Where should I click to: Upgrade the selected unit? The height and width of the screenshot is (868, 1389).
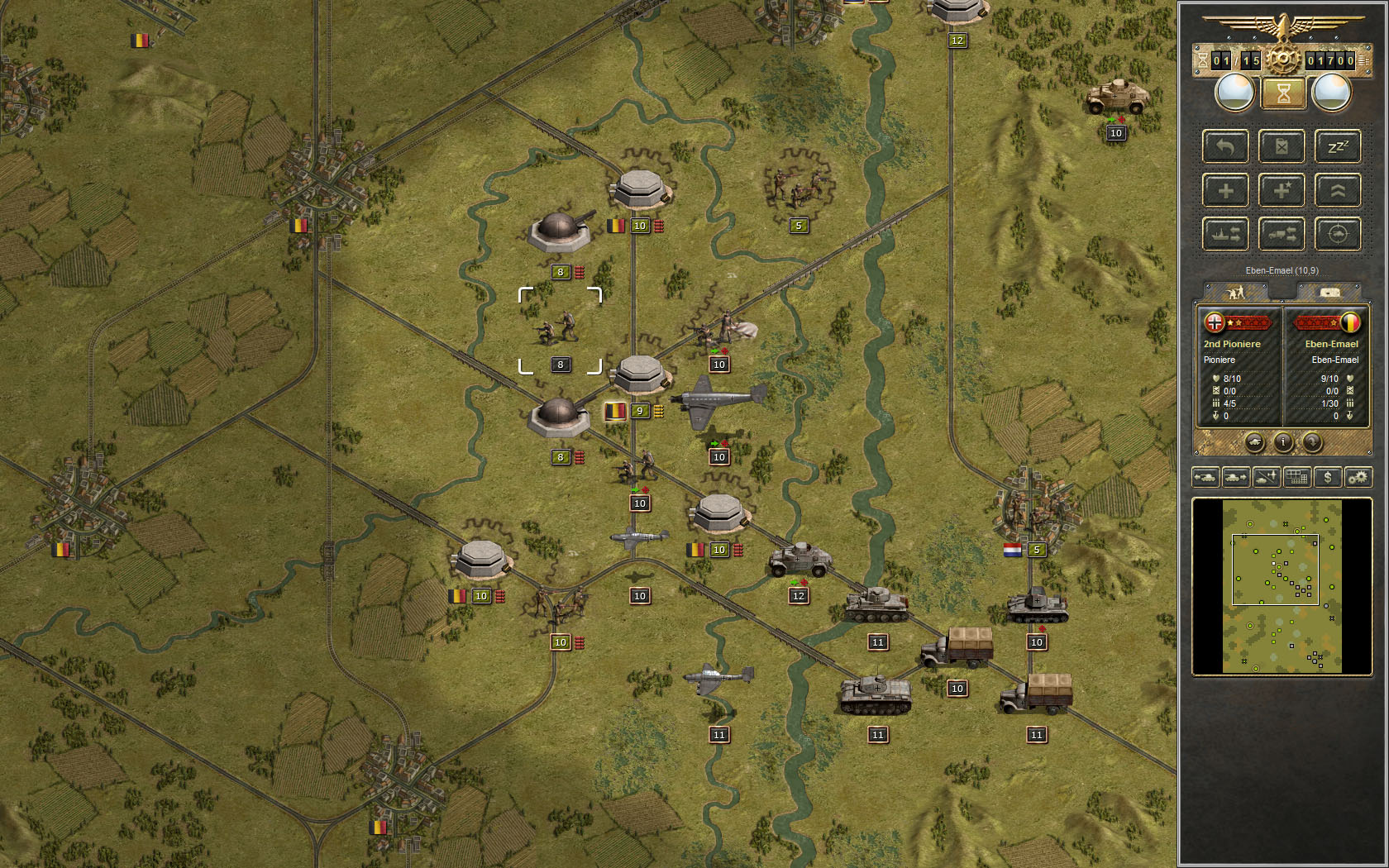(x=1338, y=190)
